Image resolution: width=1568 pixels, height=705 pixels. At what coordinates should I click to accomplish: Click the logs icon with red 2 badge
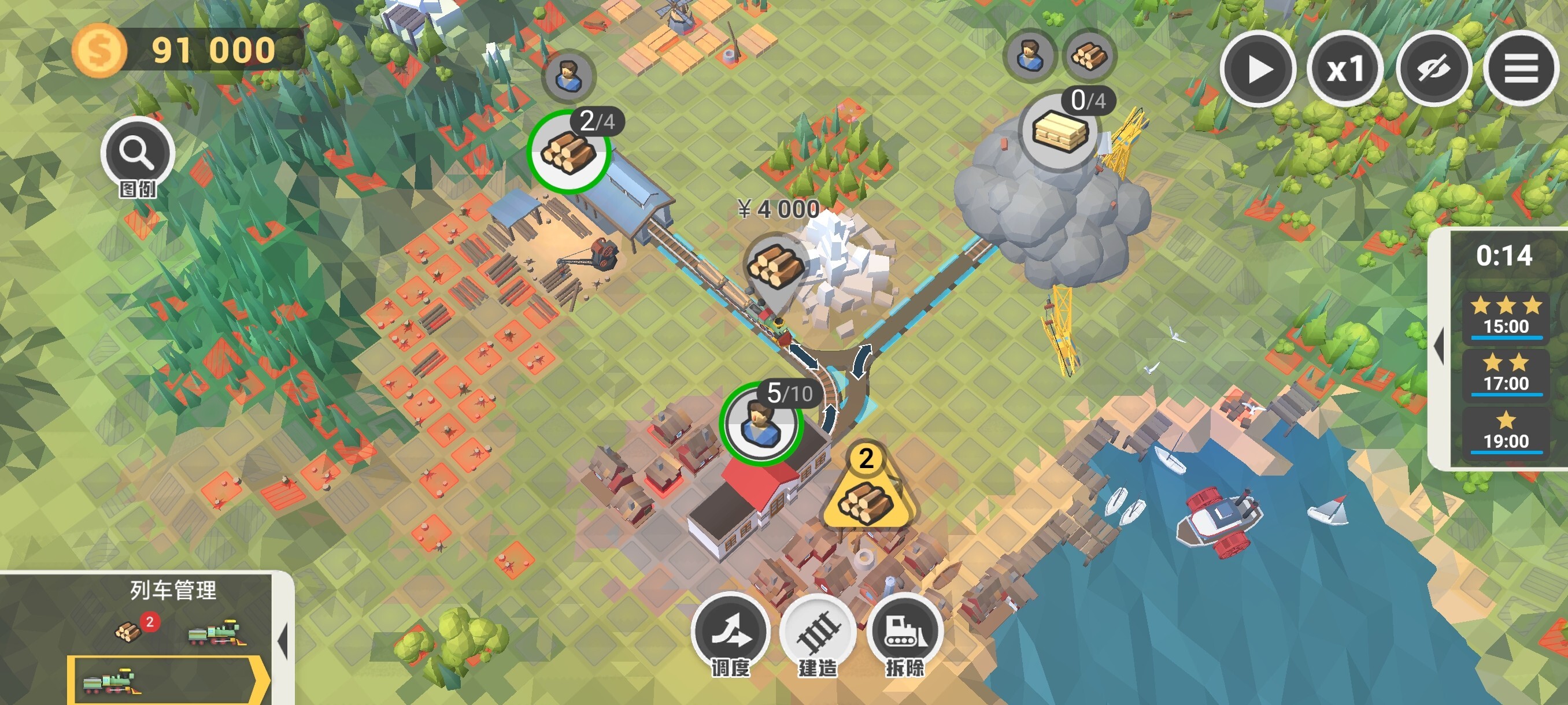pyautogui.click(x=129, y=632)
